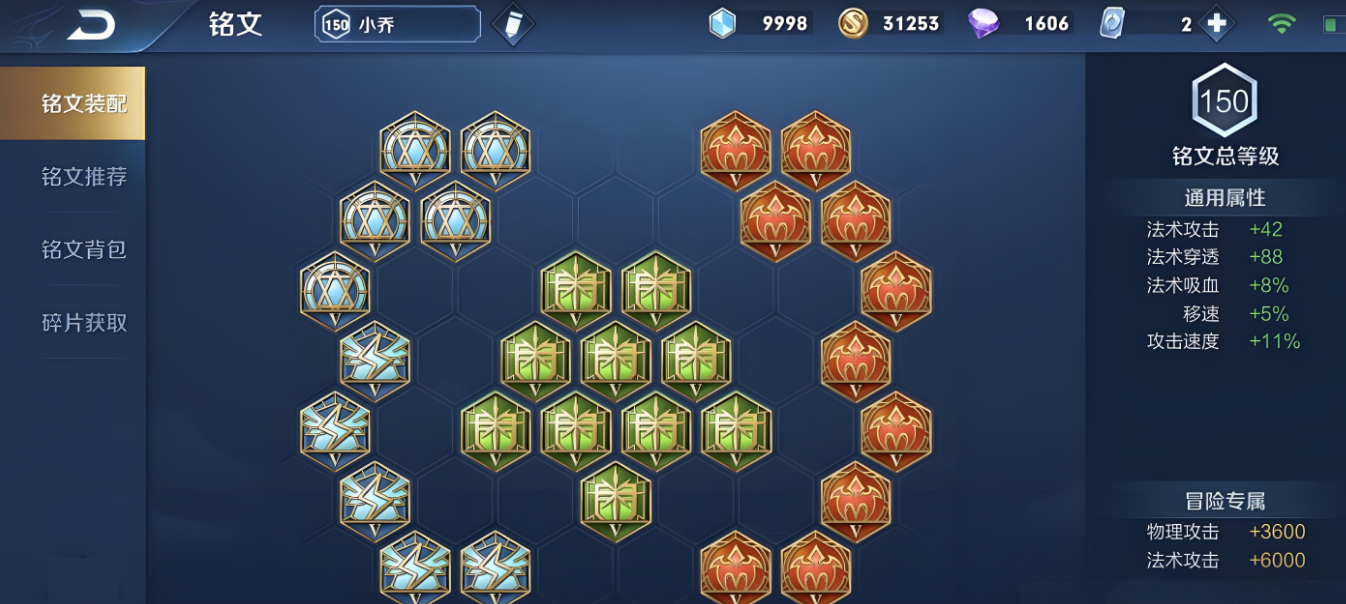Select the 碎片获取 tab
Viewport: 1346px width, 604px height.
pyautogui.click(x=84, y=323)
